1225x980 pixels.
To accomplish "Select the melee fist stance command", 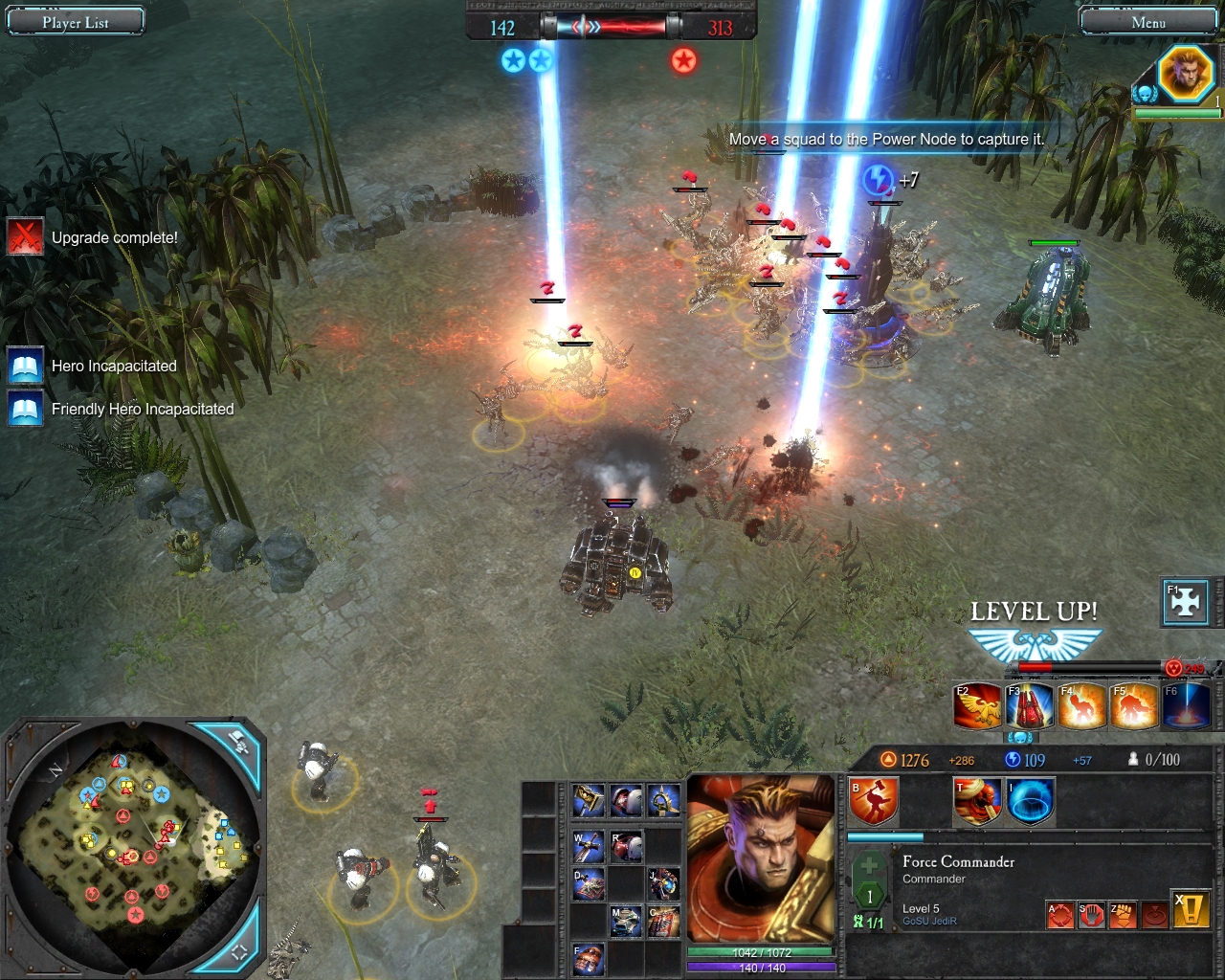I will coord(1123,915).
